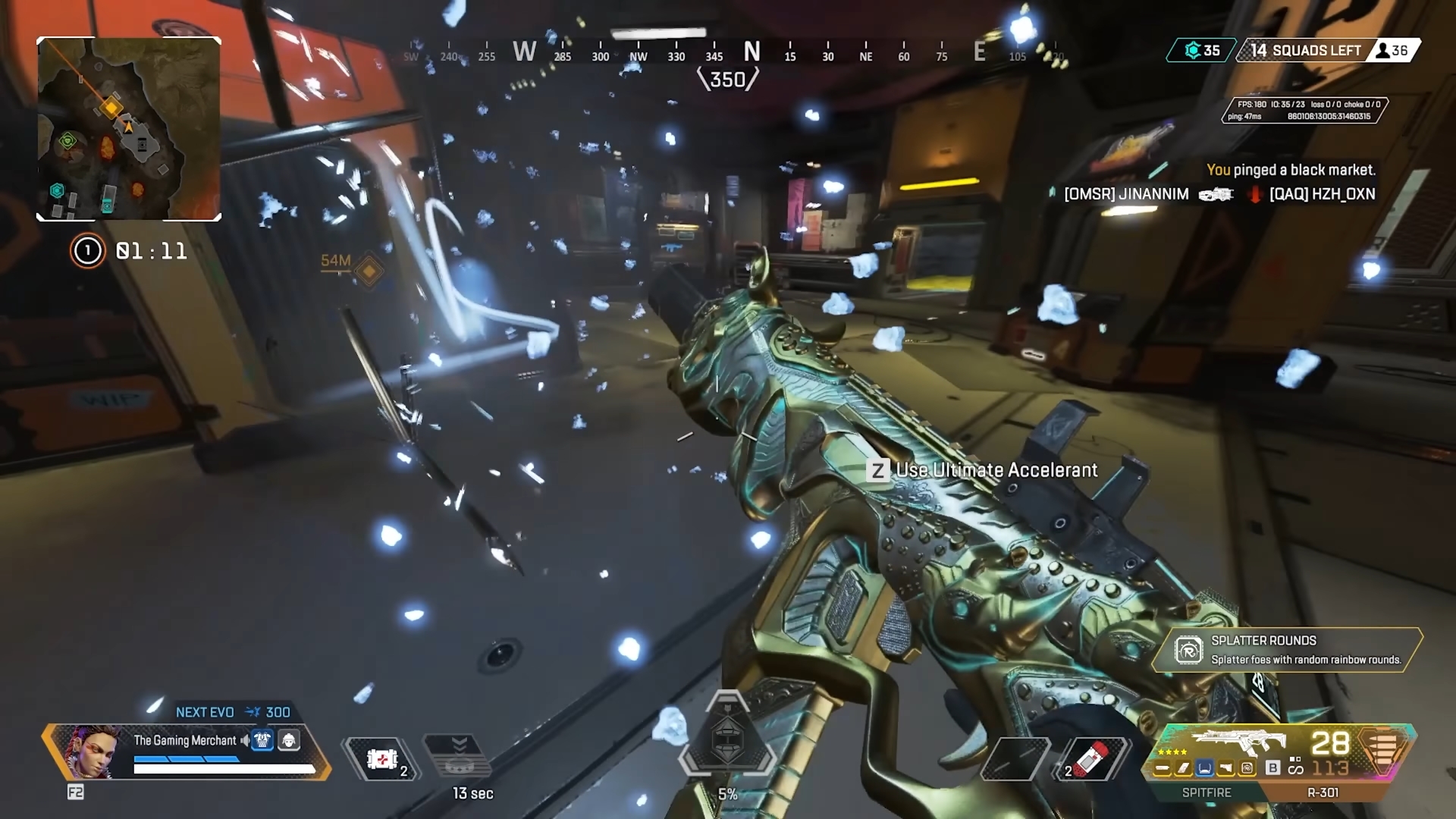The width and height of the screenshot is (1456, 819).
Task: Select the blue optic attachment slot
Action: pos(1204,769)
